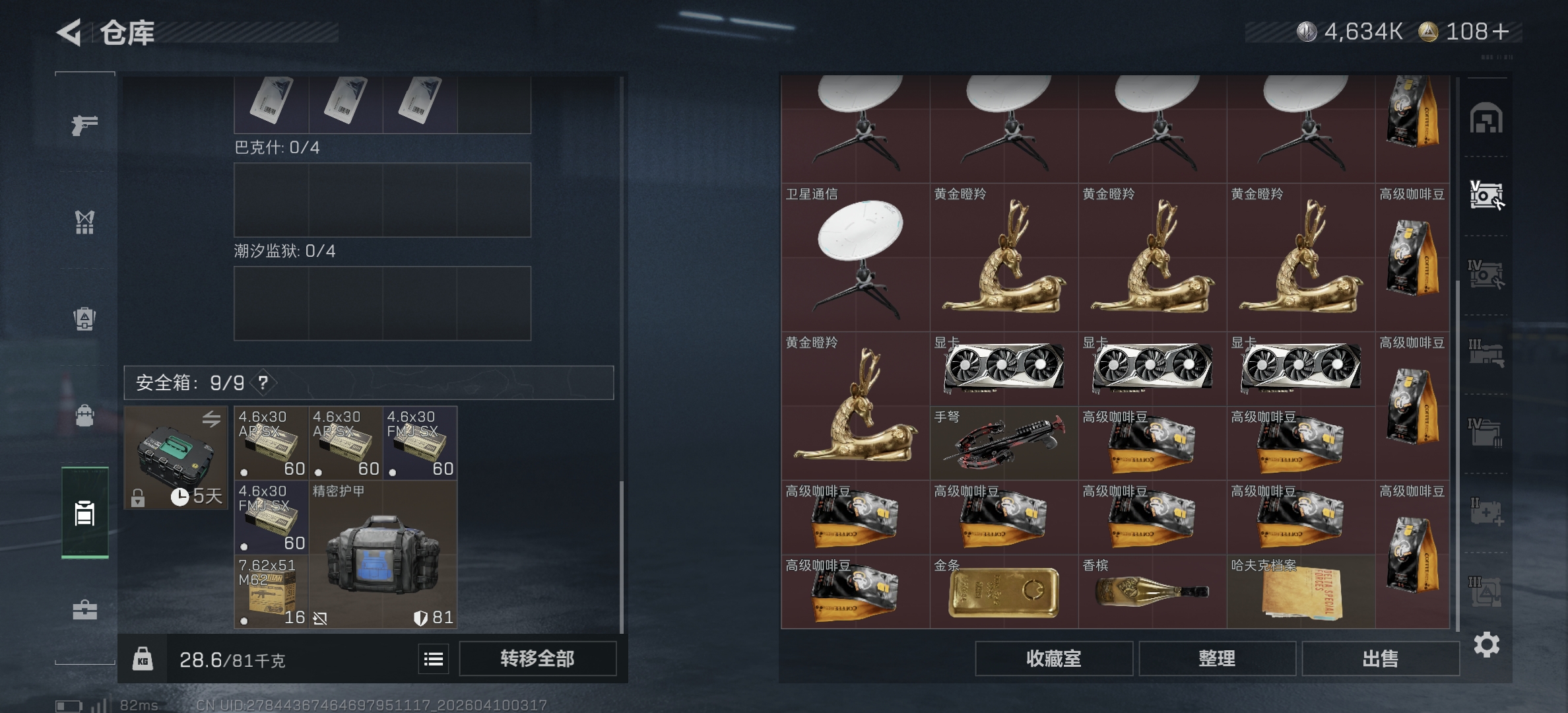Click the settings gear at bottom right
This screenshot has width=1568, height=713.
click(x=1487, y=644)
